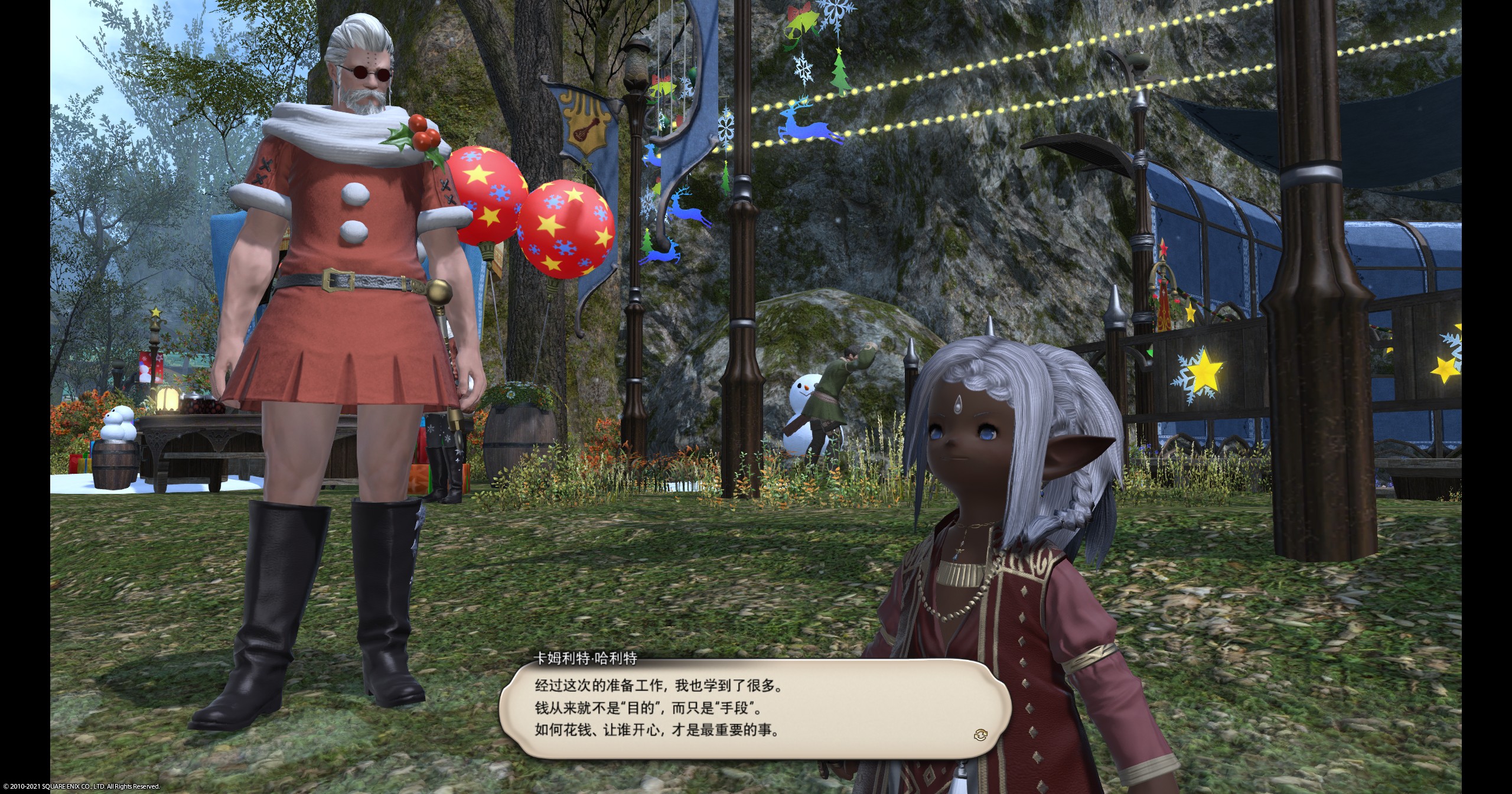Click the round arrow icon in the dialogue box

980,734
